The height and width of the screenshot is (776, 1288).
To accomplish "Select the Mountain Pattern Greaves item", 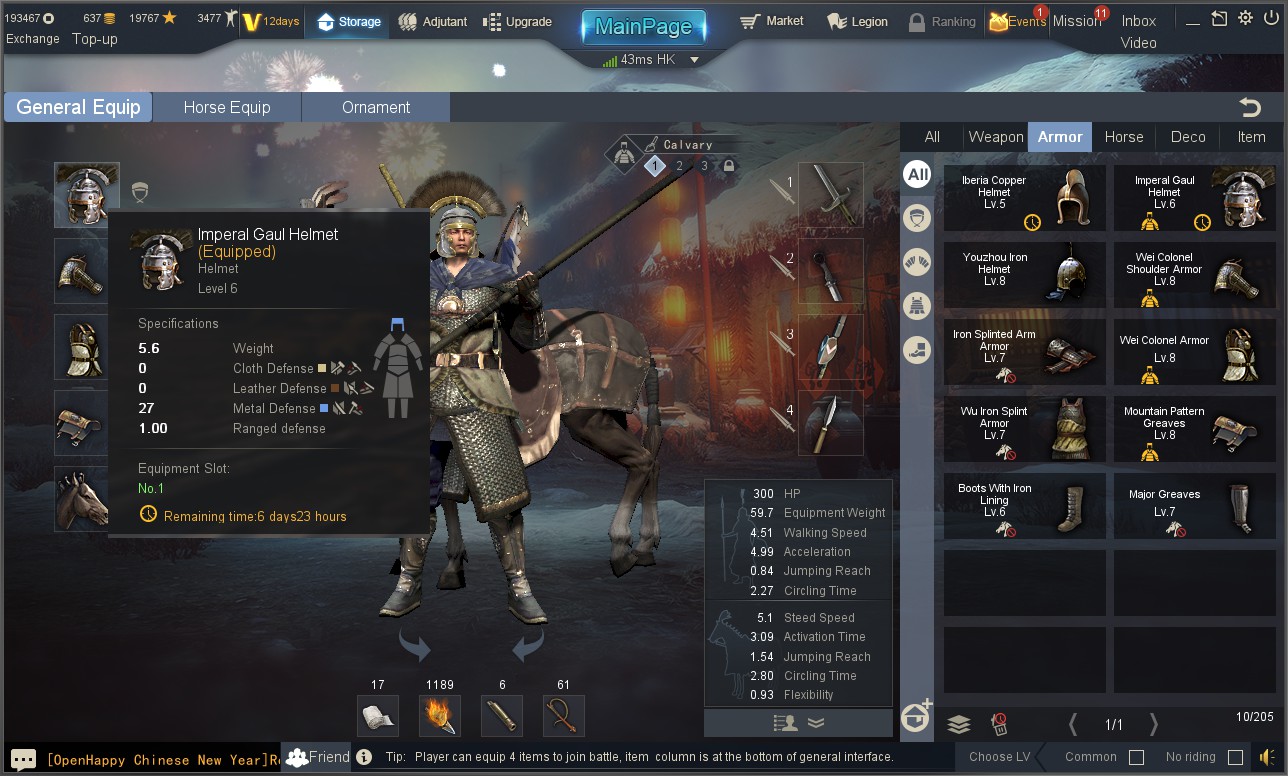I will (x=1195, y=429).
